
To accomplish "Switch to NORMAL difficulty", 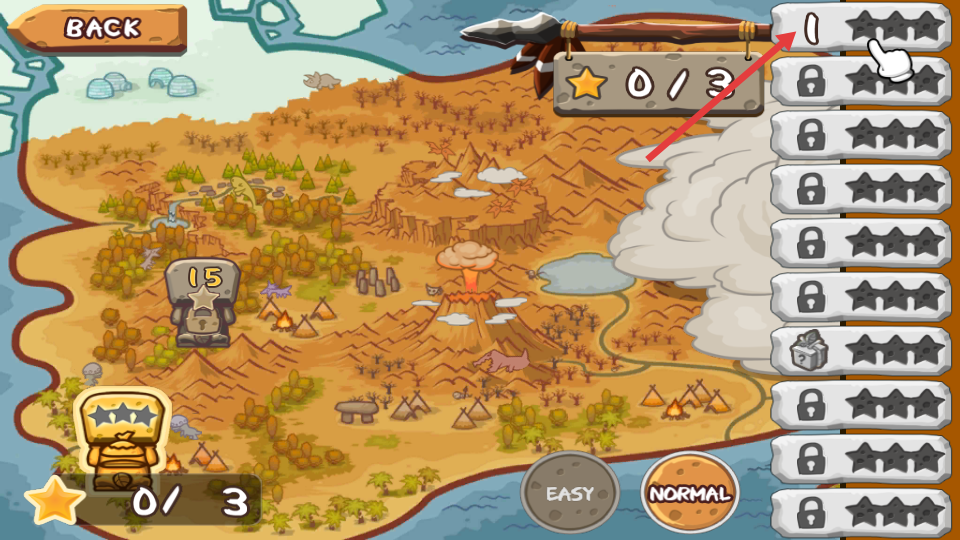I will tap(690, 493).
